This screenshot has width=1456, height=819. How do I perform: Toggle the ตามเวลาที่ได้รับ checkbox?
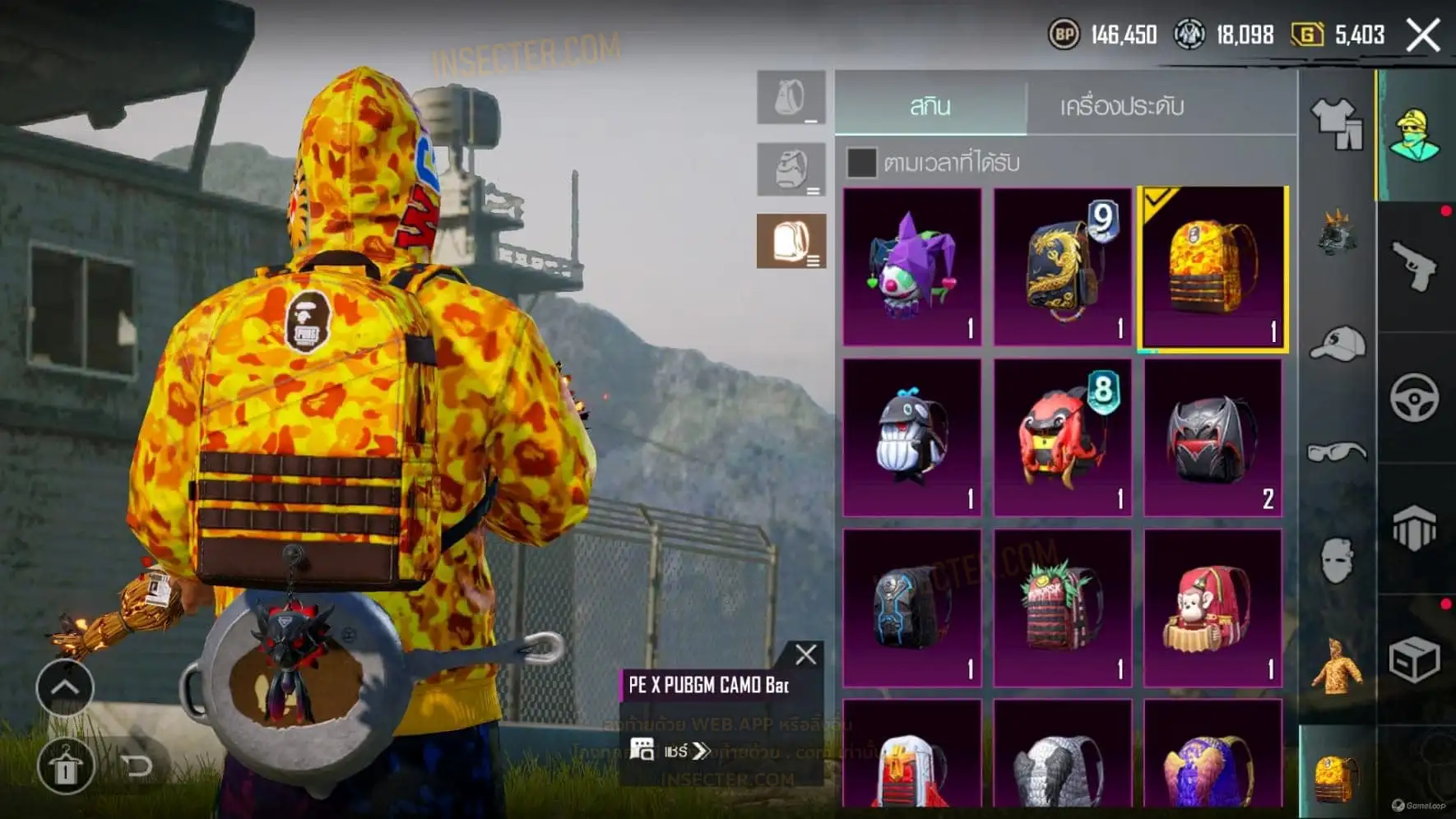(861, 163)
